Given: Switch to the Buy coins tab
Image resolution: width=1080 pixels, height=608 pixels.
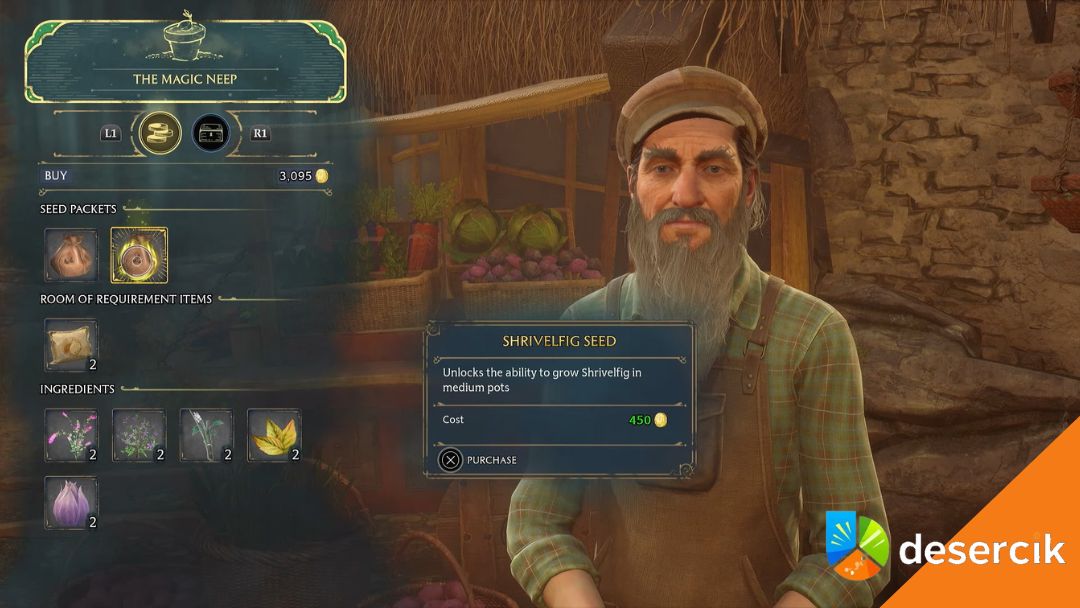Looking at the screenshot, I should click(x=160, y=132).
